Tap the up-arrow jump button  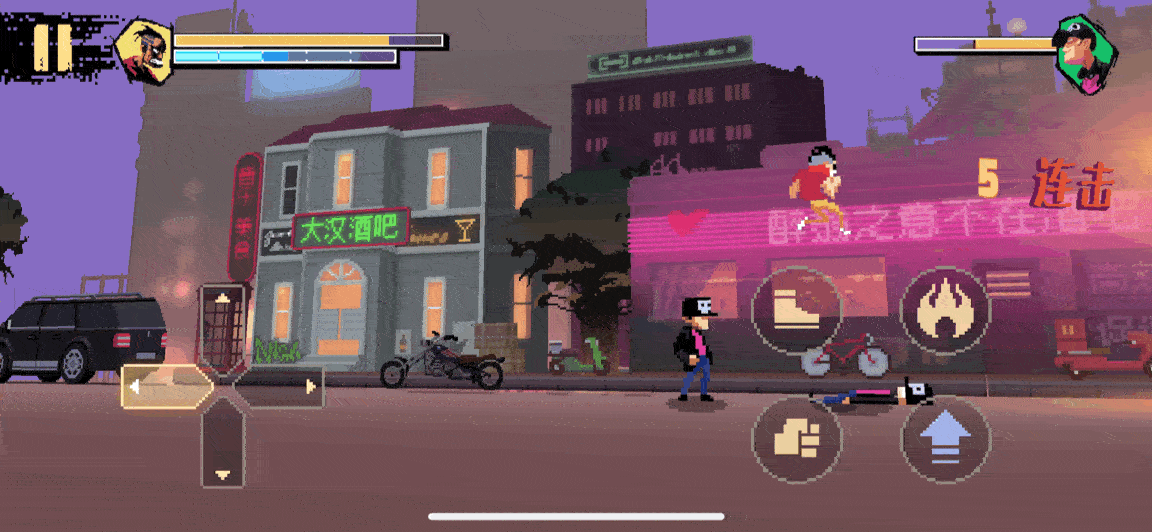(945, 439)
